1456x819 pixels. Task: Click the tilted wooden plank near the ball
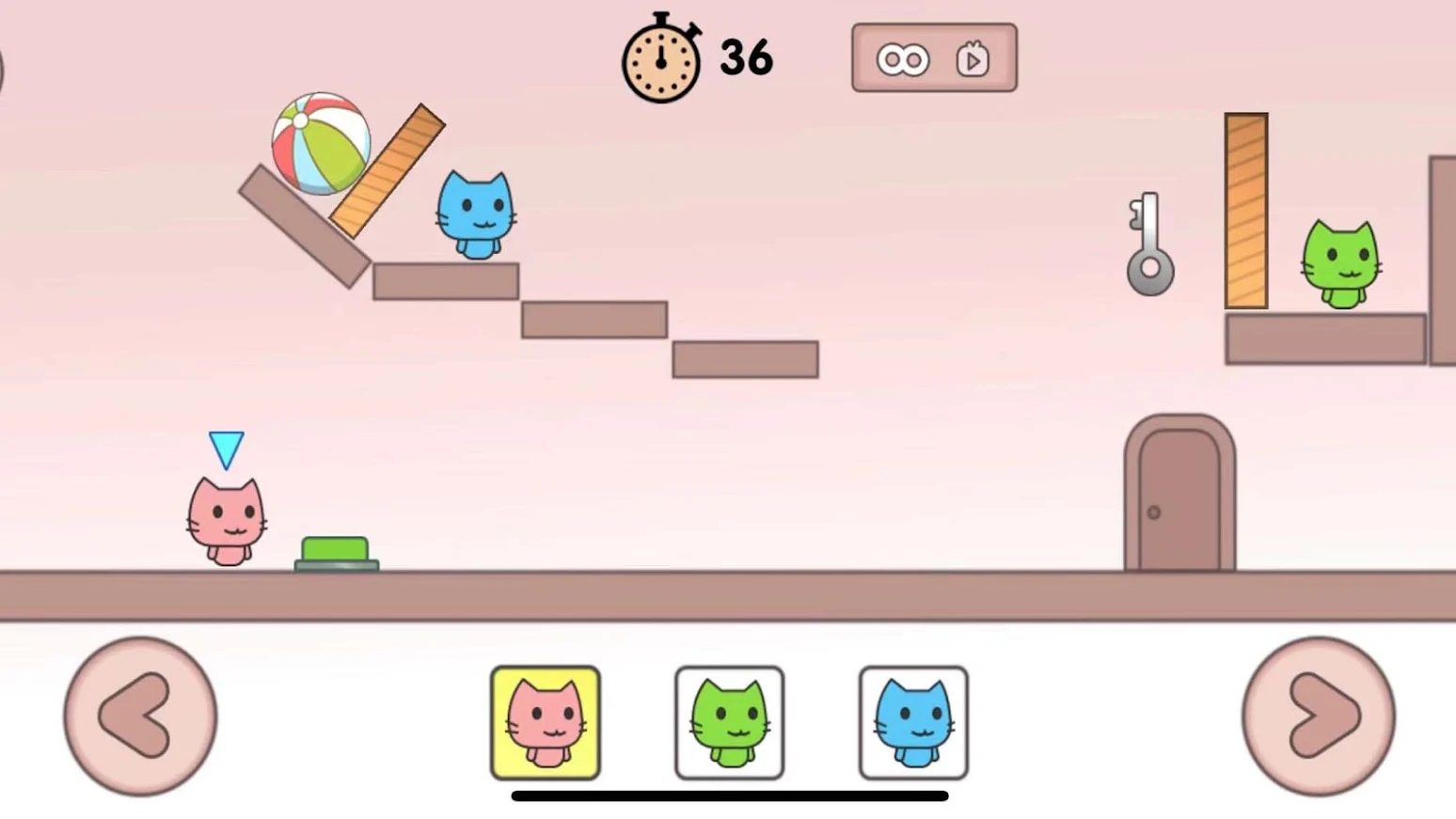coord(386,169)
